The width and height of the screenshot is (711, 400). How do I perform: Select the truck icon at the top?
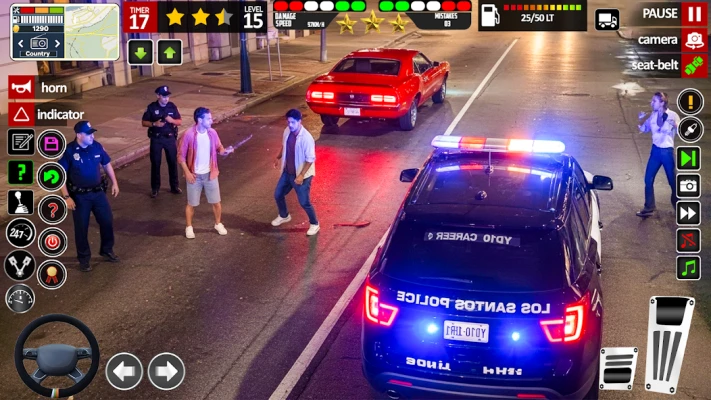[x=607, y=19]
